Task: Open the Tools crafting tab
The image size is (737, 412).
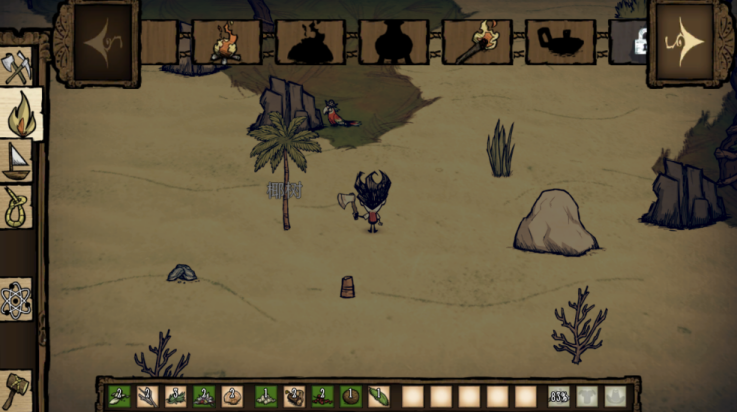Action: 18,66
